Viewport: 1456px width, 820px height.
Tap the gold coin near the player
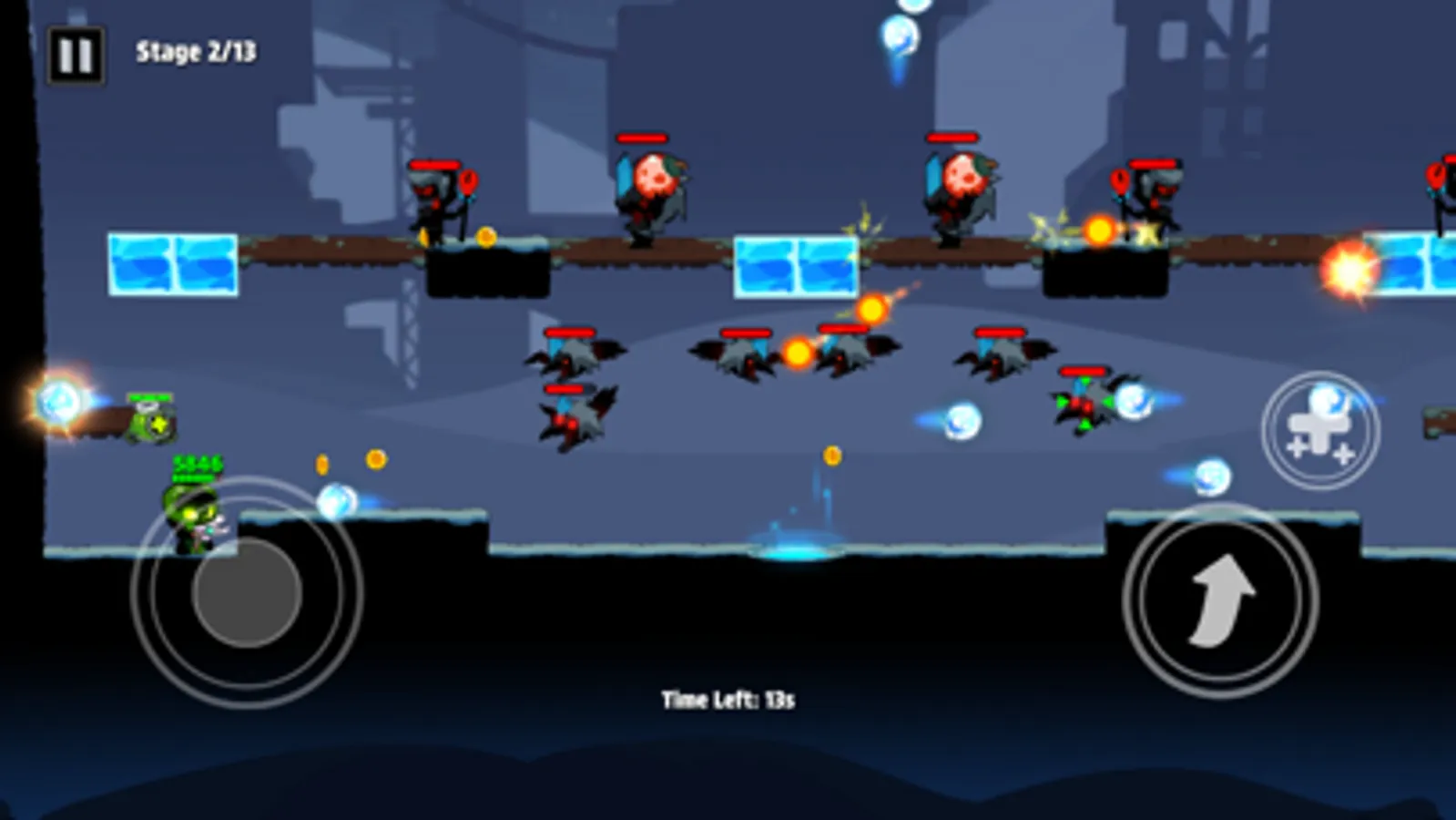[321, 463]
